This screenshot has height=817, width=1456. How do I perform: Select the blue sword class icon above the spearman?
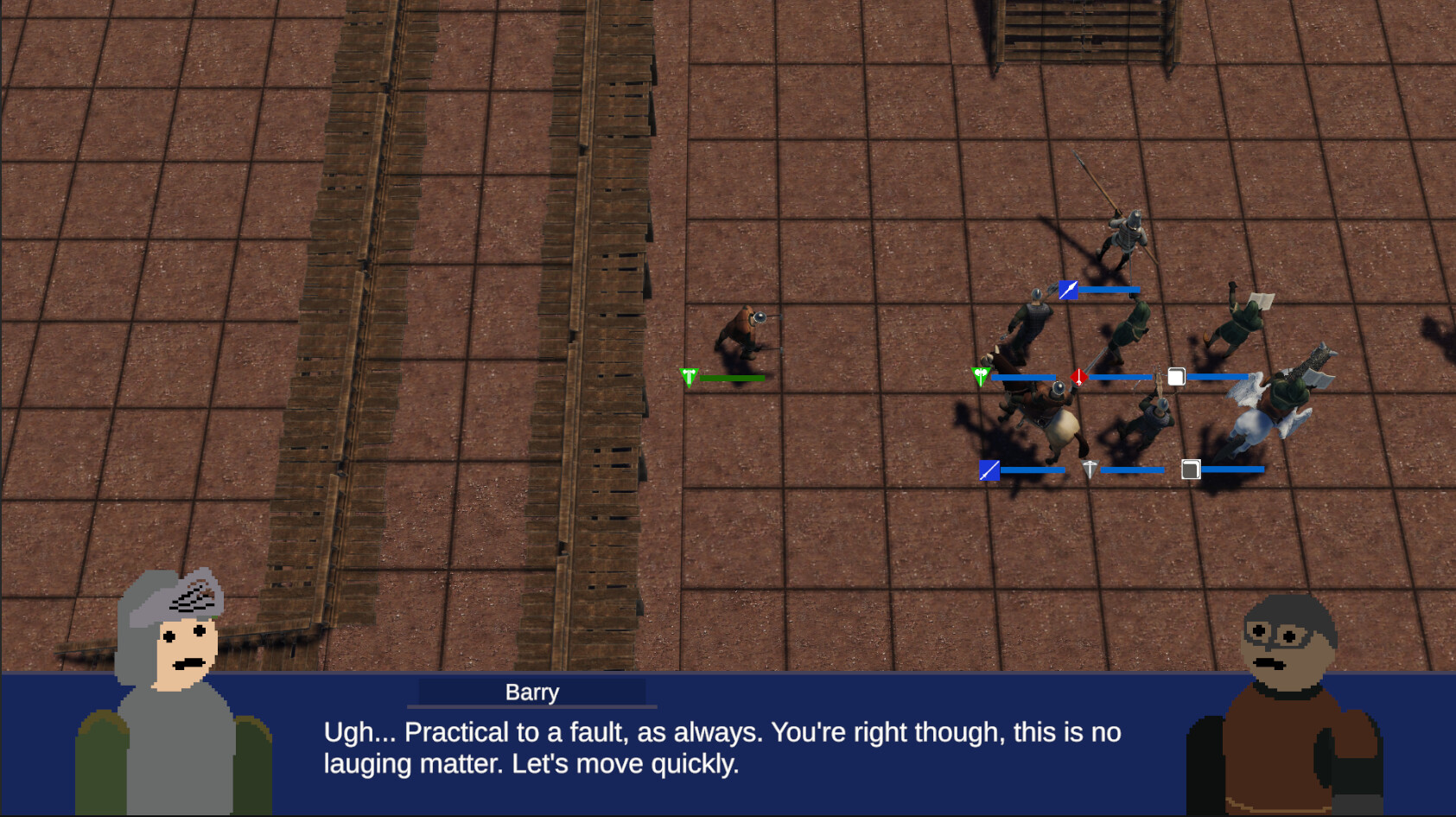[1068, 290]
